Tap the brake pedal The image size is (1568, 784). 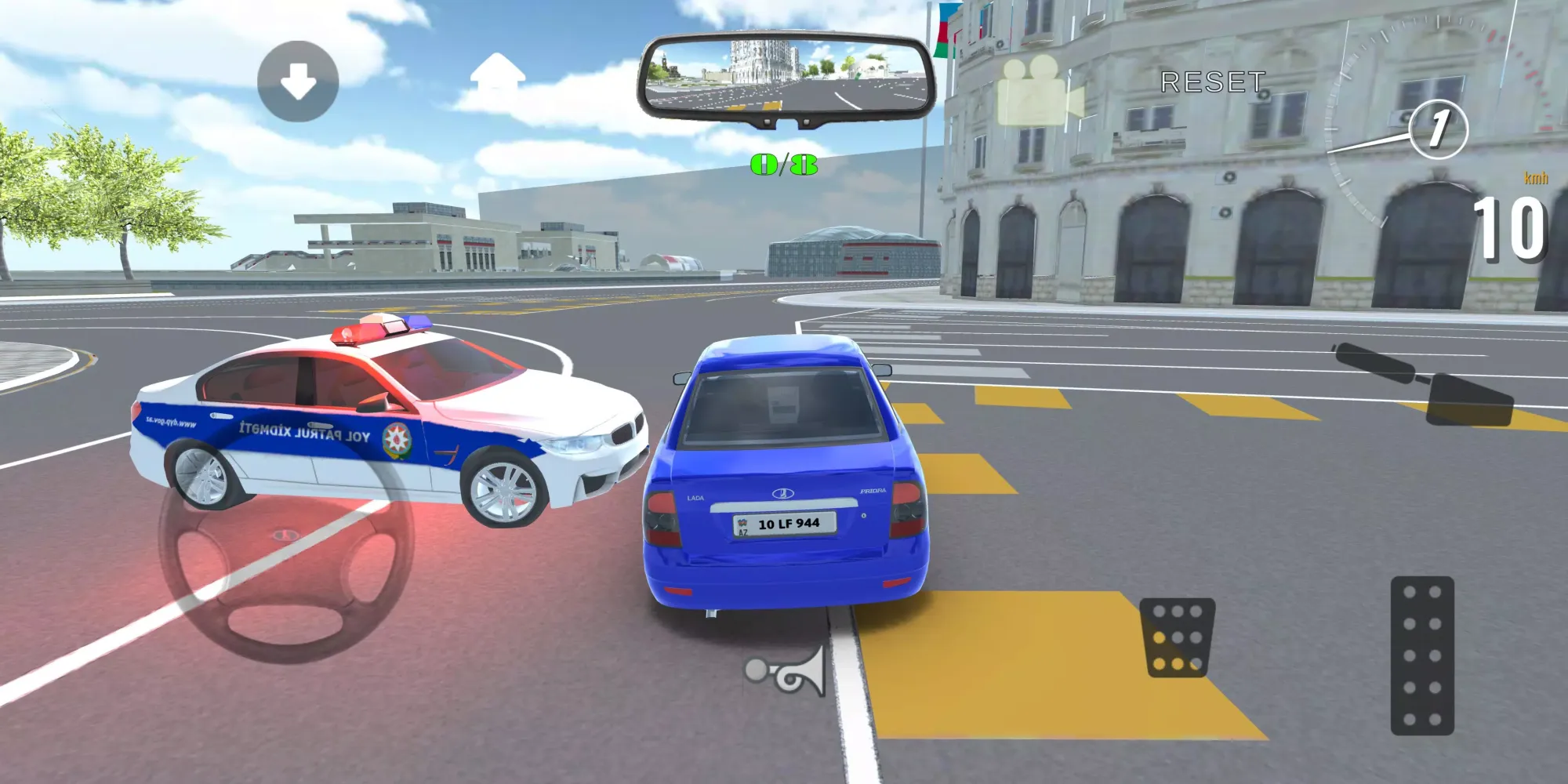1177,637
